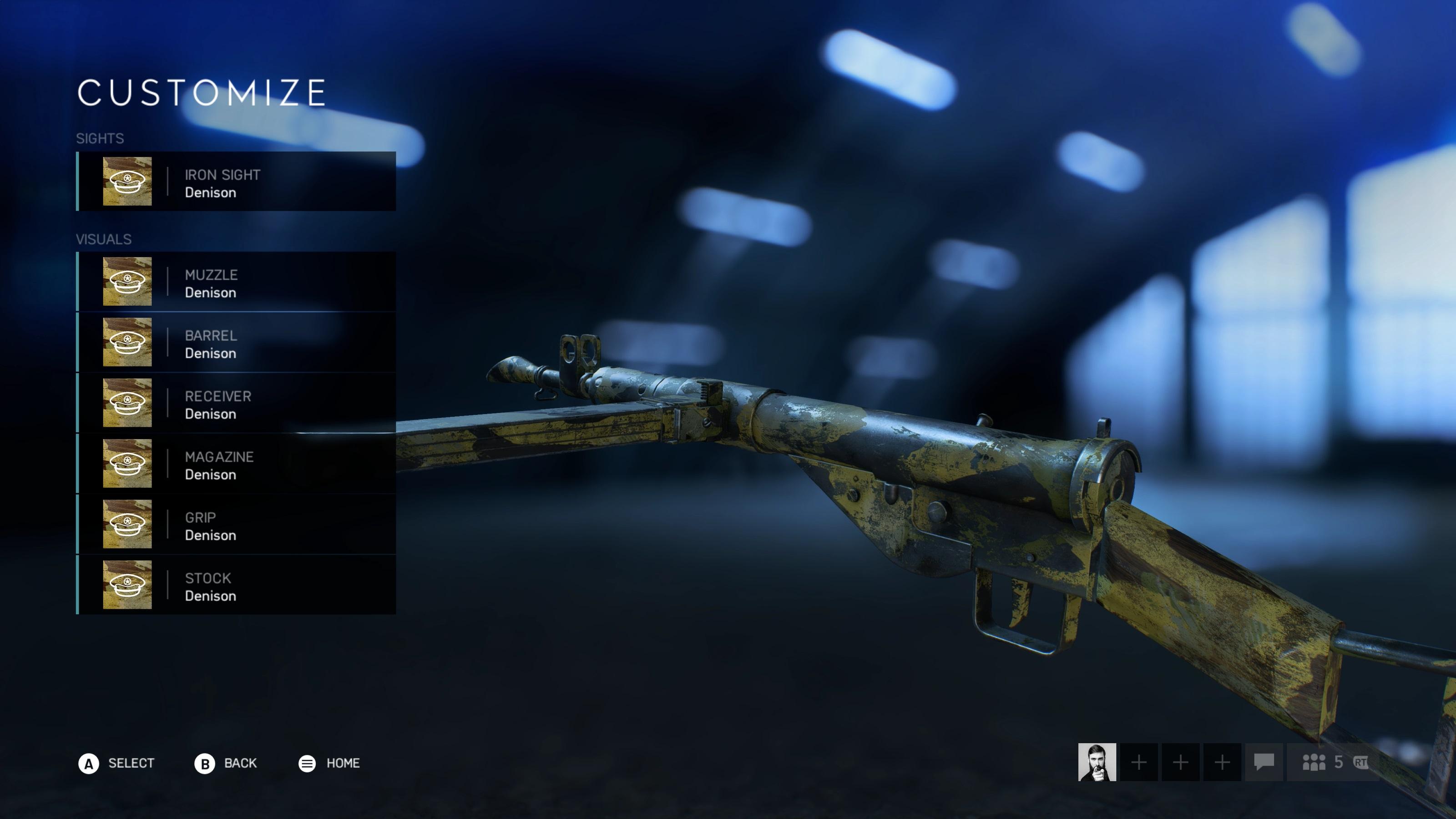Select the Stock Denison entry
The height and width of the screenshot is (819, 1456).
point(236,585)
